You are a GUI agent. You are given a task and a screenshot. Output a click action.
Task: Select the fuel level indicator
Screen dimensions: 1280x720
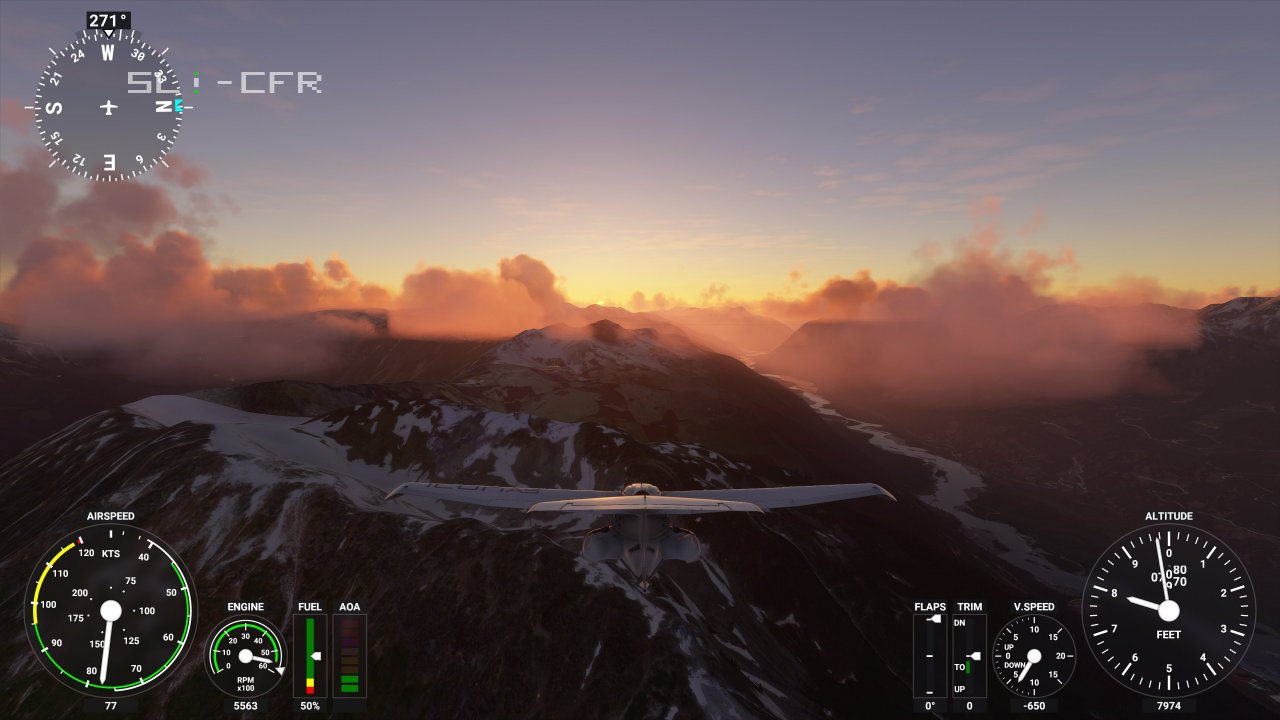310,655
